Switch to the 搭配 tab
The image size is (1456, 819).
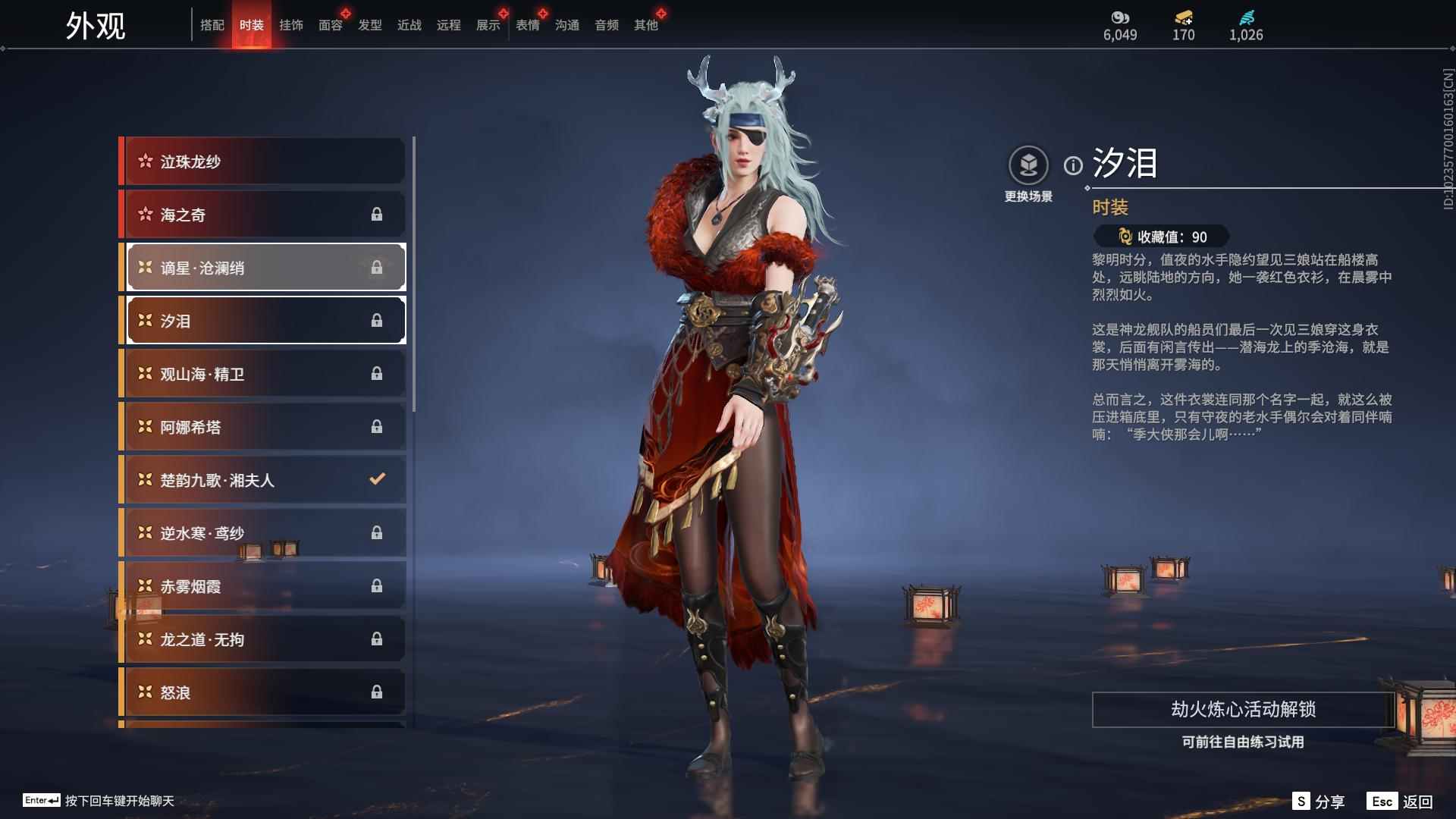click(x=212, y=25)
